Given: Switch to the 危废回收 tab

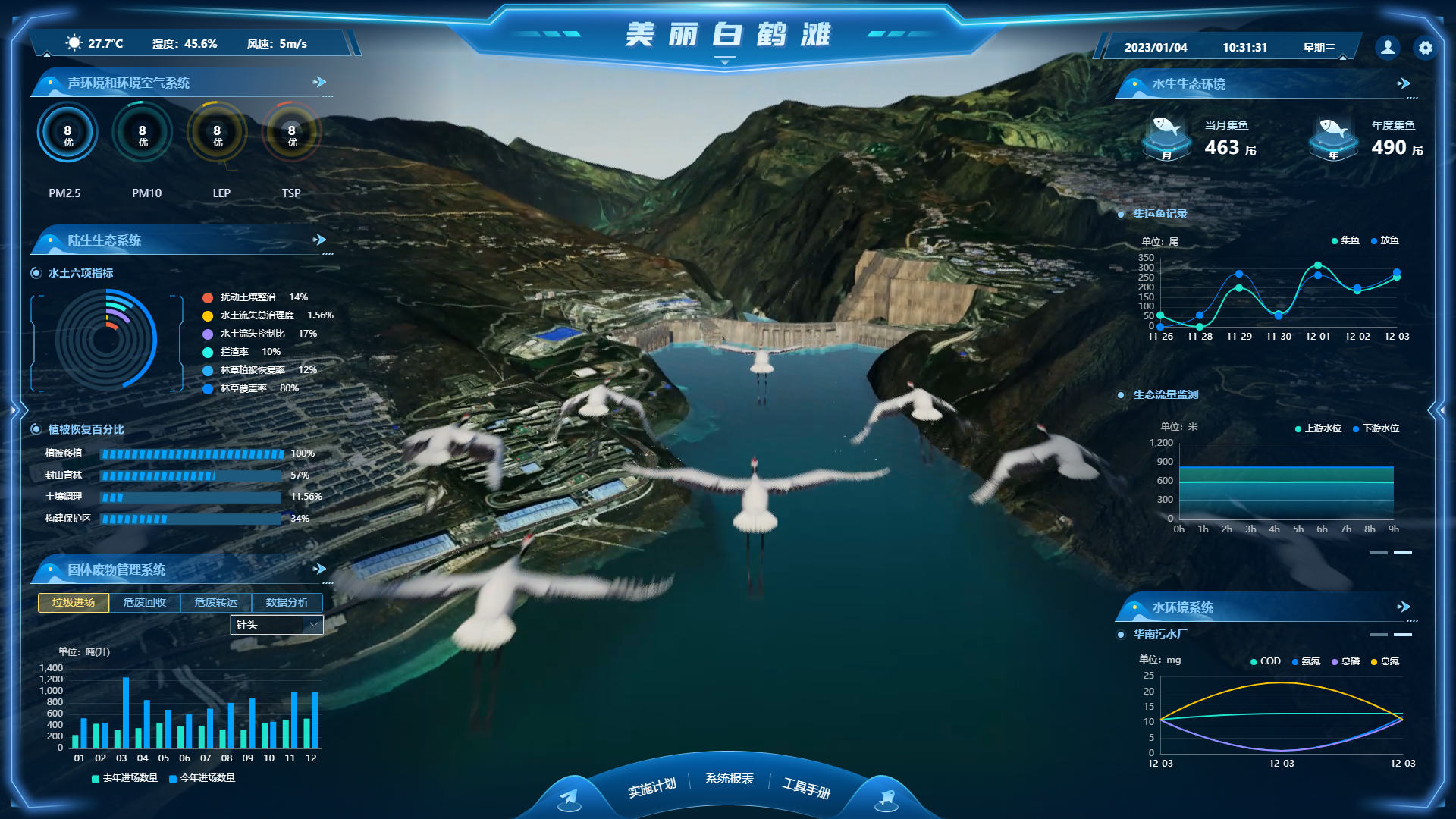Looking at the screenshot, I should (x=145, y=602).
